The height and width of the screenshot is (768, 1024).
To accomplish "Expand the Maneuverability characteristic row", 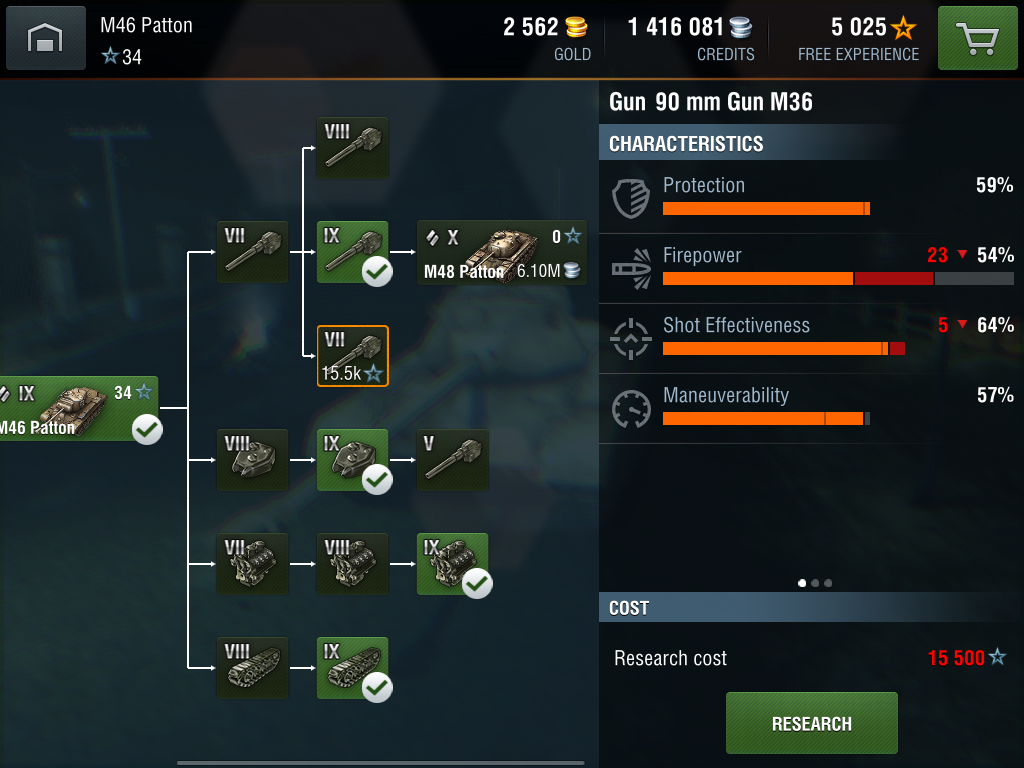I will (811, 408).
